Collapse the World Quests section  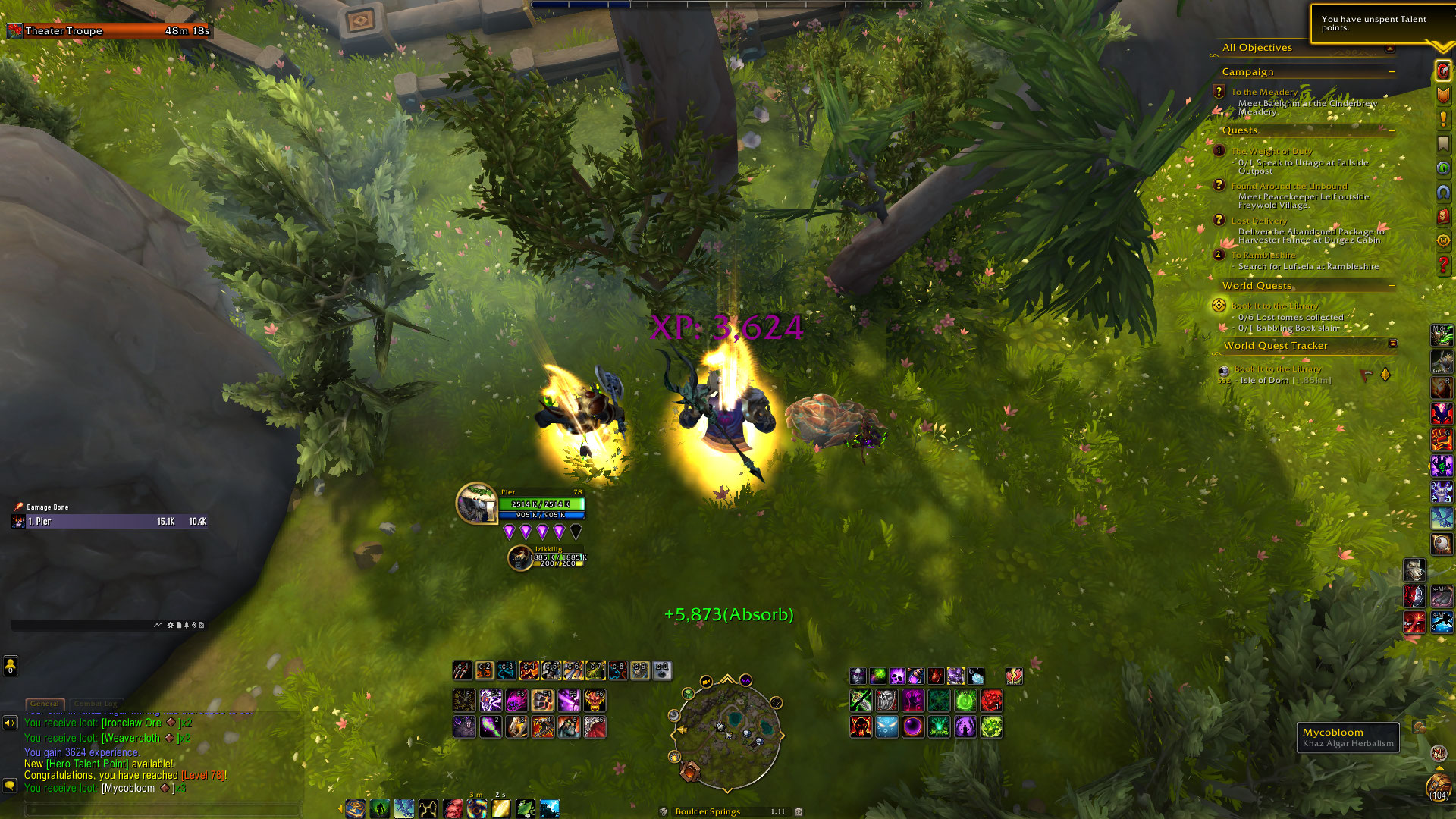pyautogui.click(x=1392, y=286)
